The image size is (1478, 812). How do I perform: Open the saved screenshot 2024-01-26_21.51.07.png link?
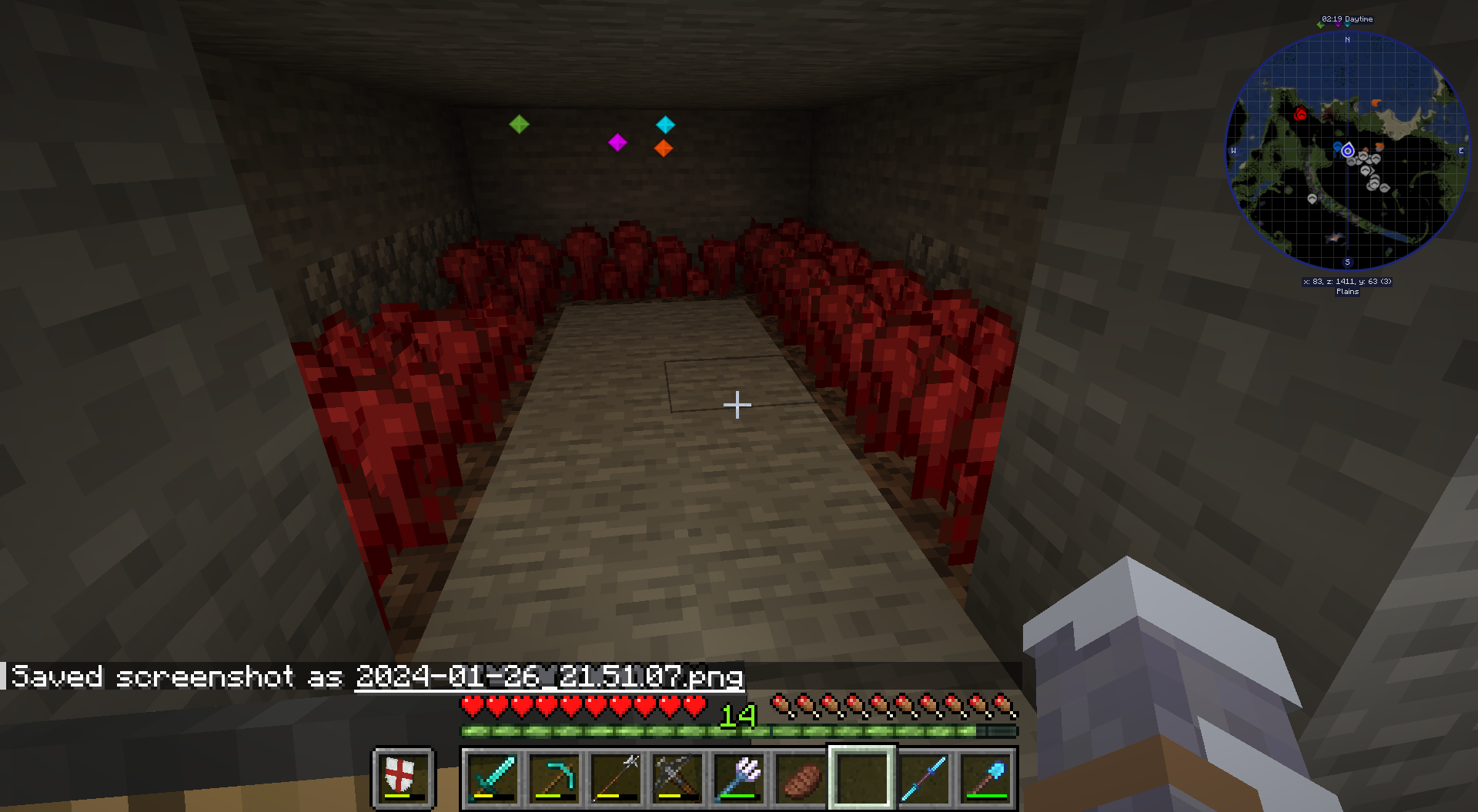click(550, 677)
